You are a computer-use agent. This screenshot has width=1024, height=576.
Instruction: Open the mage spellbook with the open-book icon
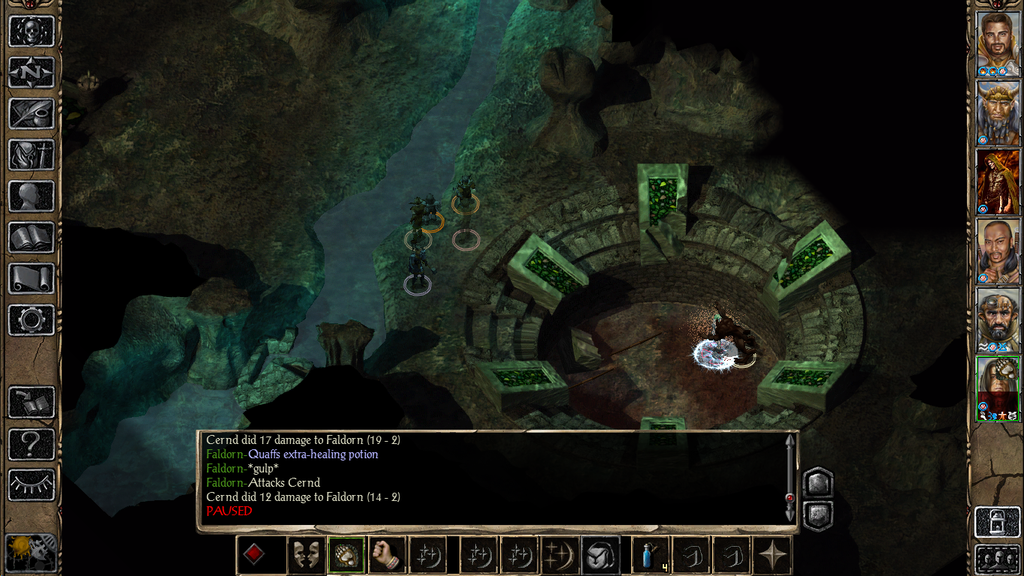tap(30, 237)
